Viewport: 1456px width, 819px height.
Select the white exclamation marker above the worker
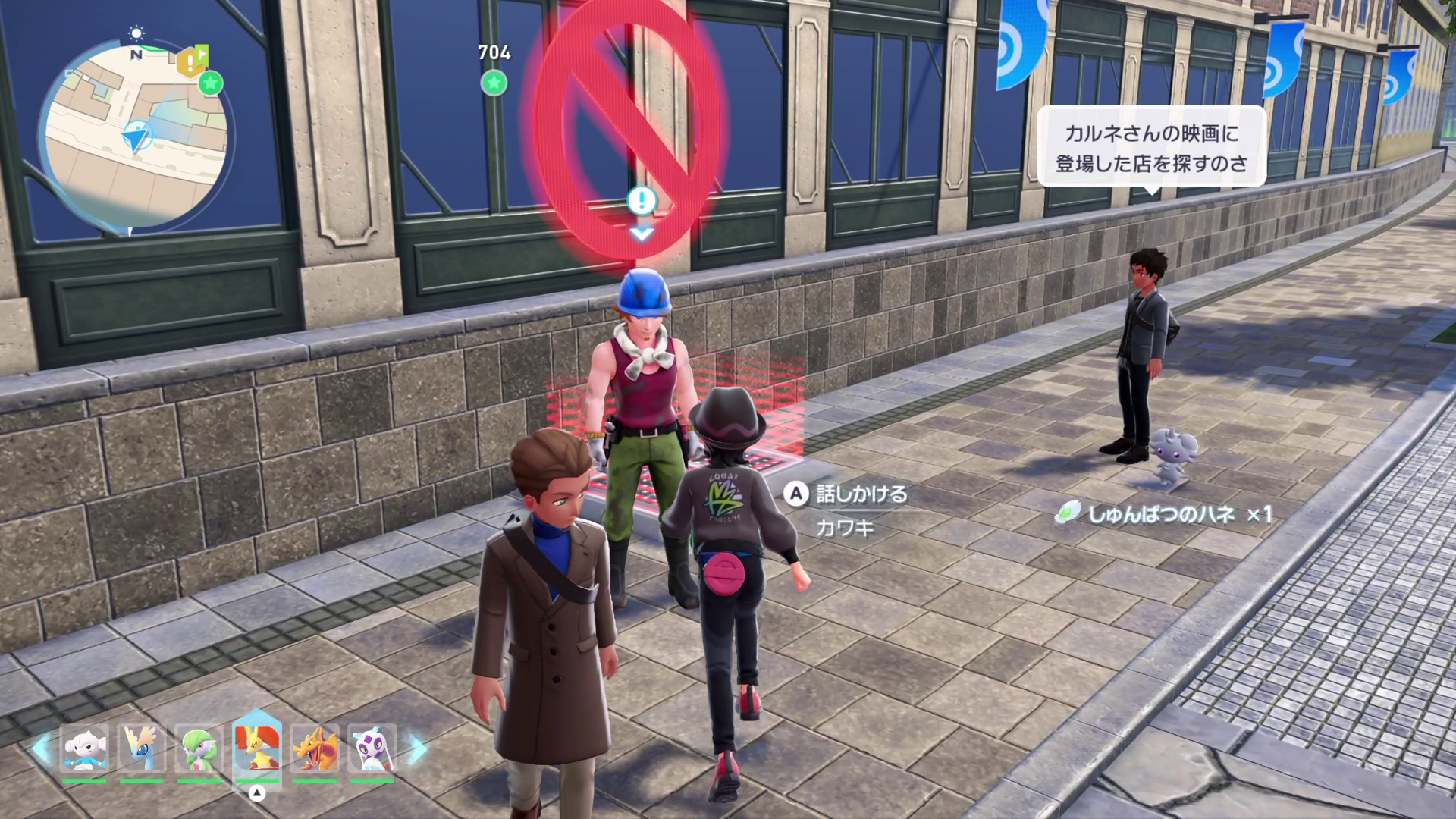642,201
